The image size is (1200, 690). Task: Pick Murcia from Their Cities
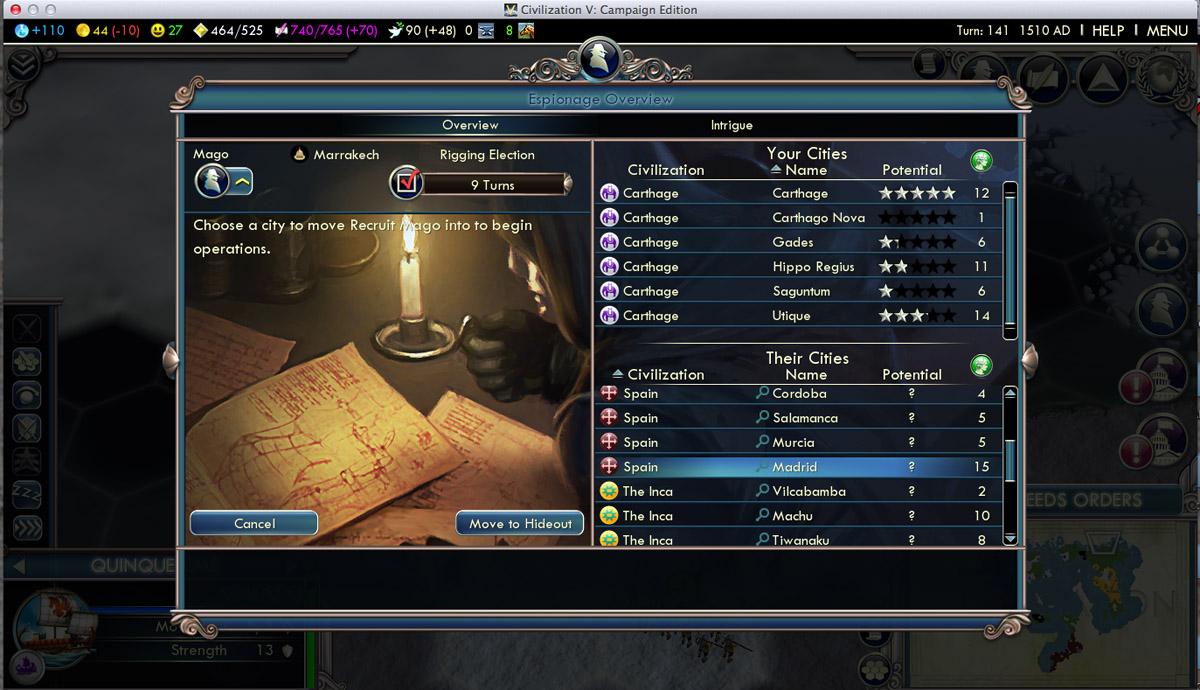(x=793, y=442)
